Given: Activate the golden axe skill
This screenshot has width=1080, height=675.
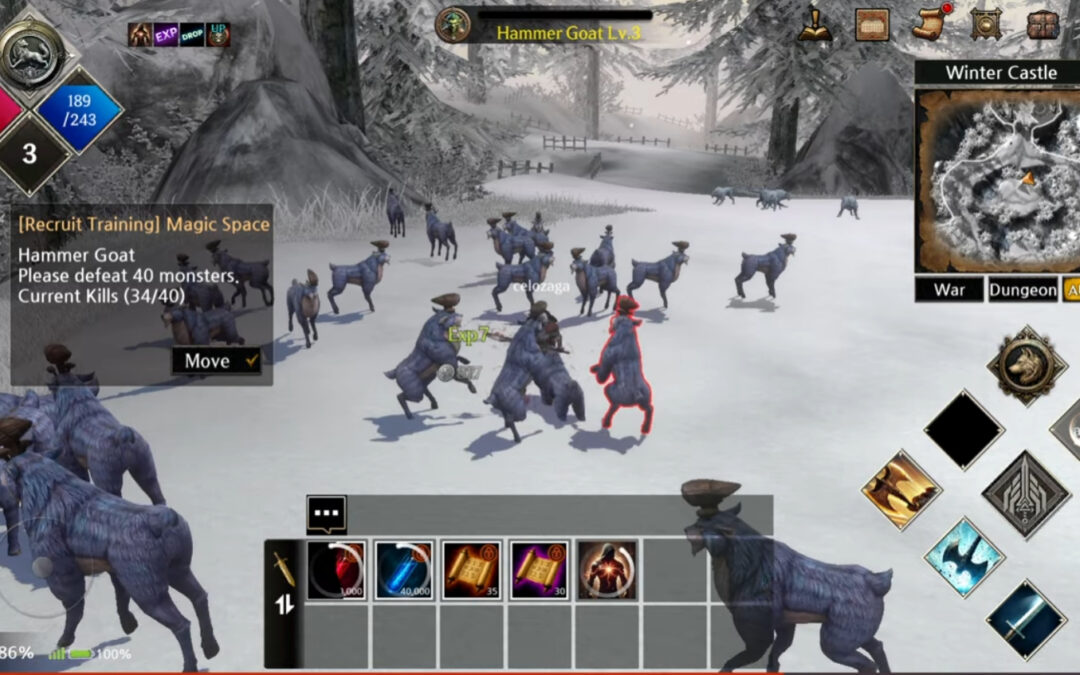Looking at the screenshot, I should [901, 489].
